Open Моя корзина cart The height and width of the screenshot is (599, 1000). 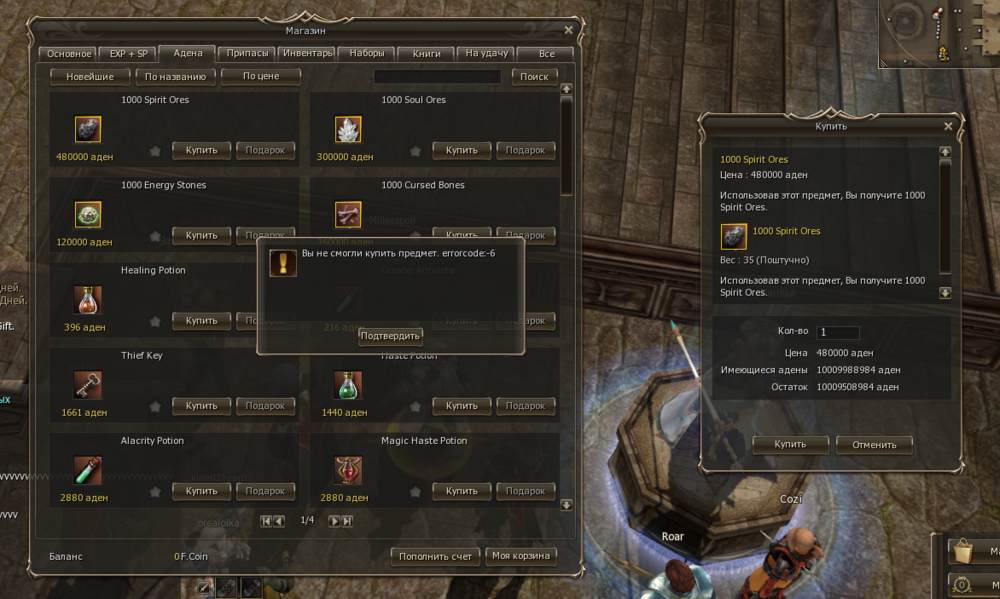[521, 556]
